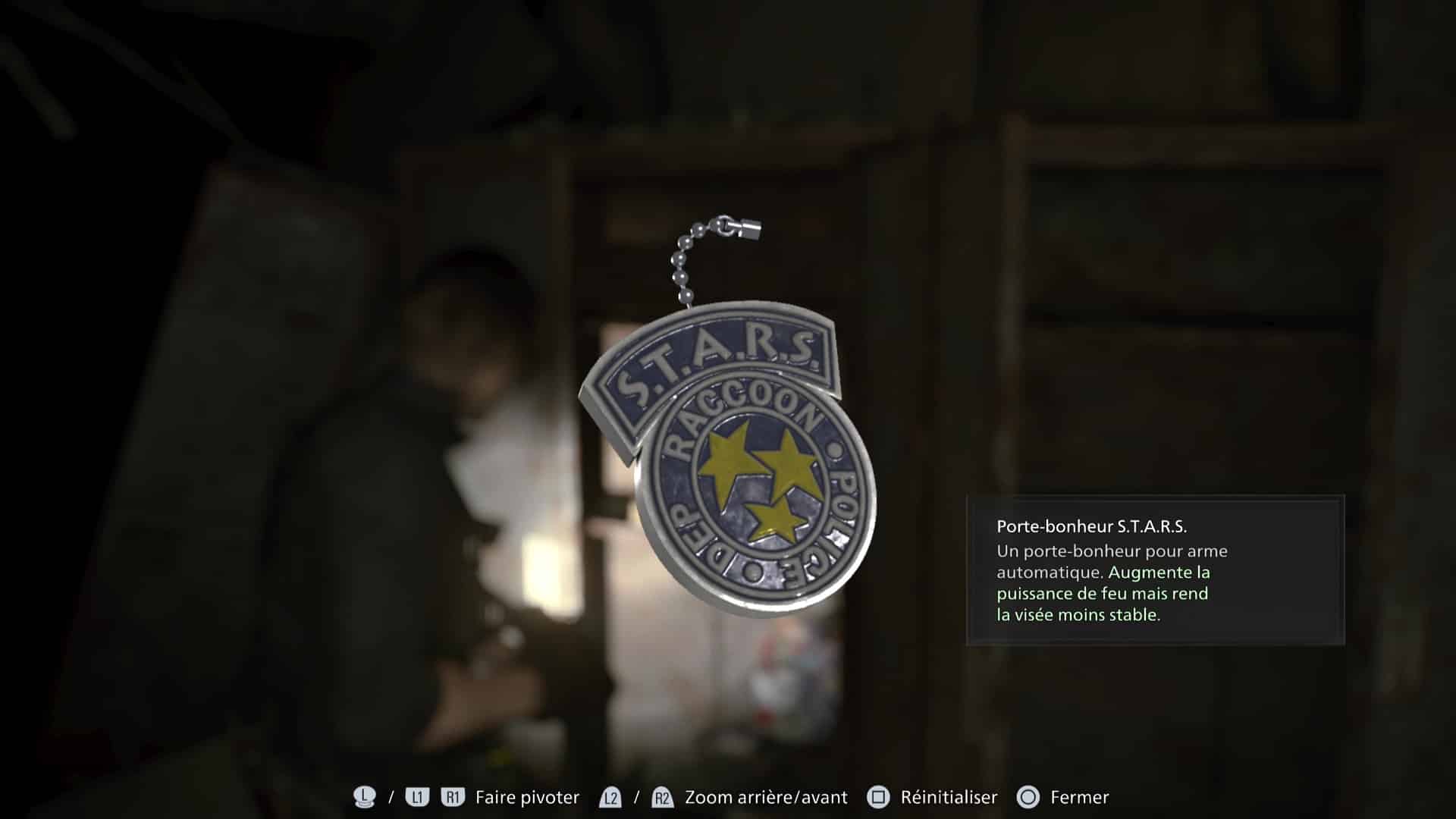Select the Faire pivoter control prompt
The width and height of the screenshot is (1456, 819).
(x=526, y=796)
